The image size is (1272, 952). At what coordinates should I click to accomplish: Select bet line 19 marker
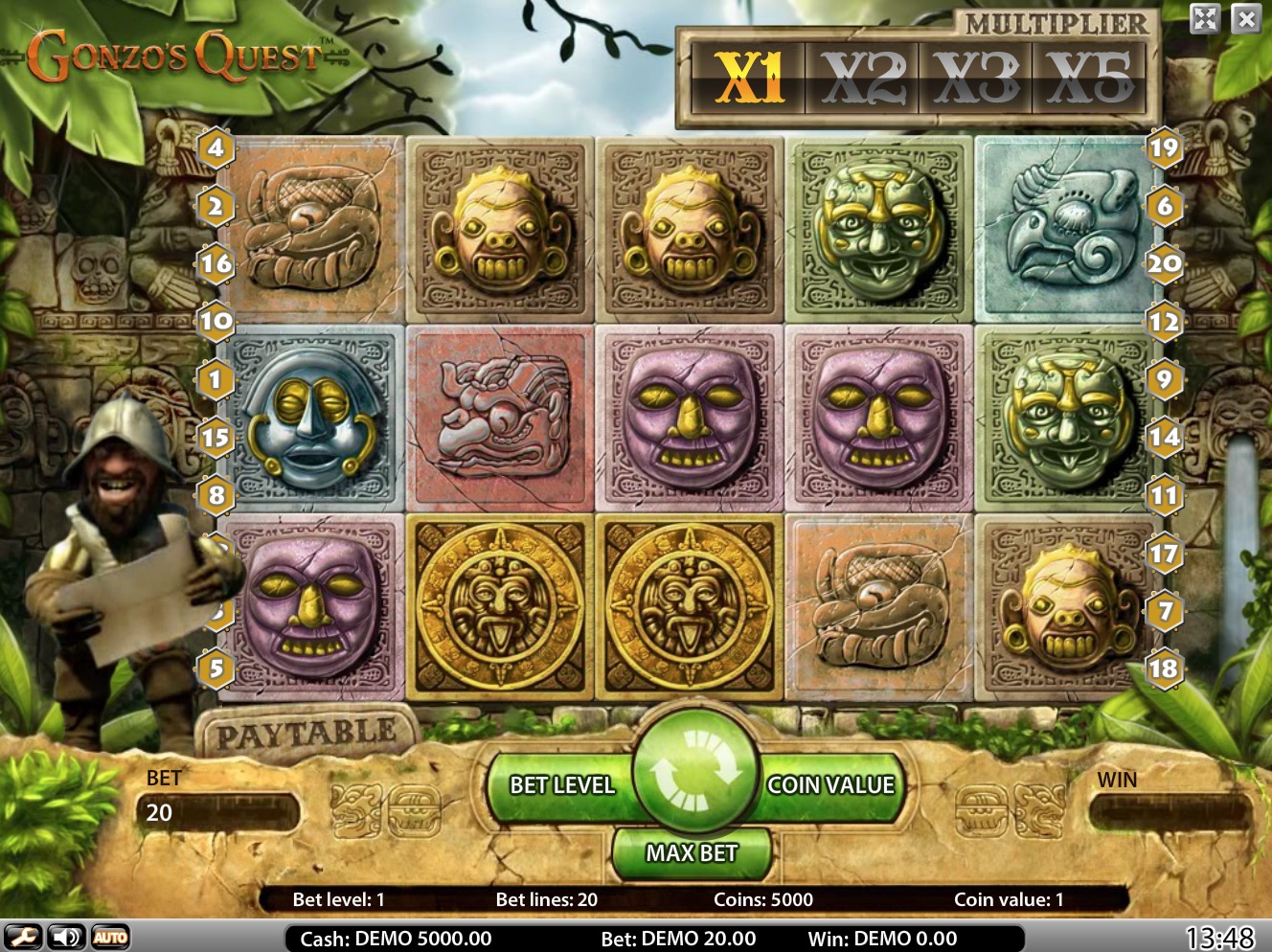pyautogui.click(x=1164, y=147)
